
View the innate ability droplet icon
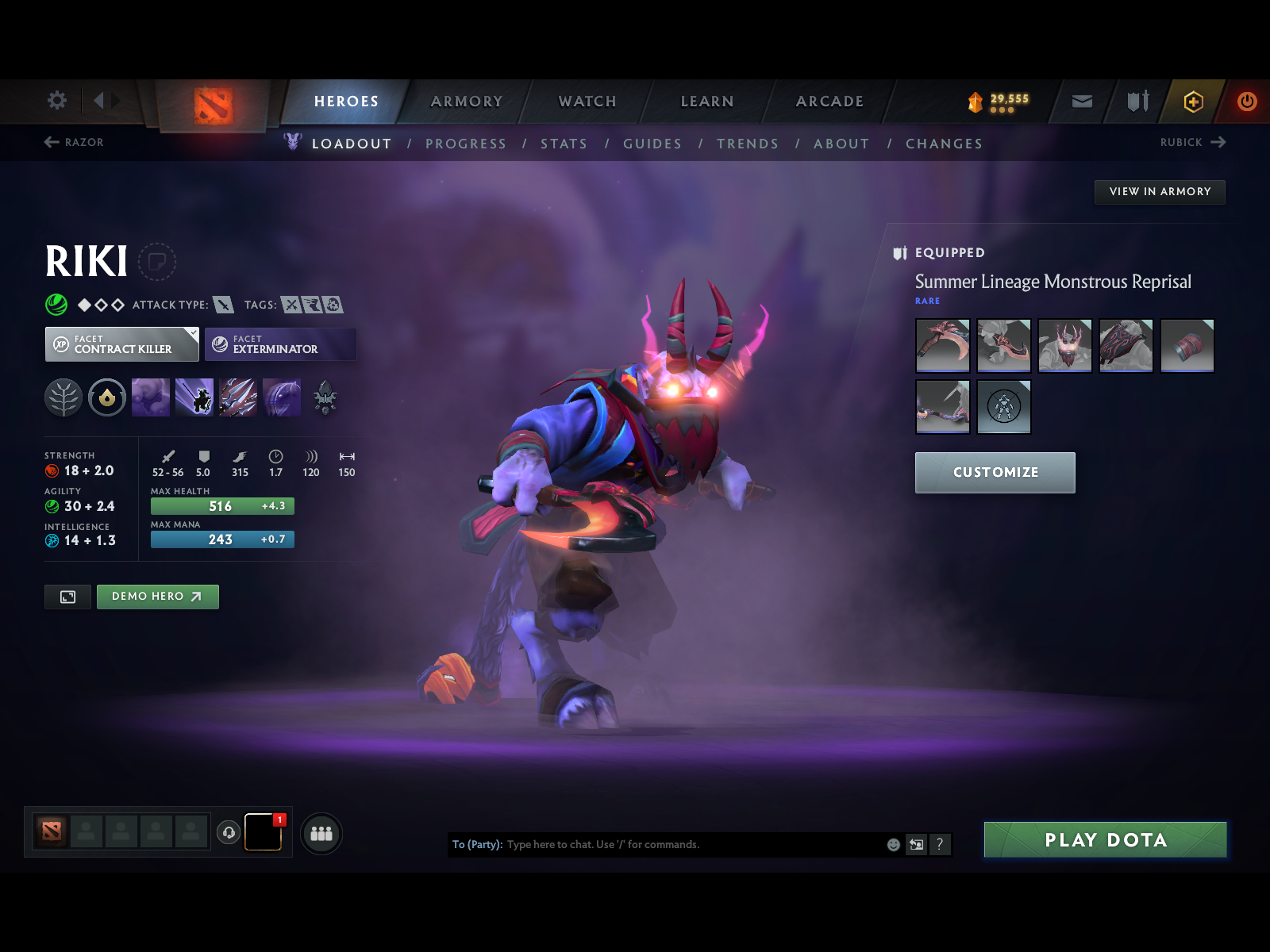(x=106, y=398)
